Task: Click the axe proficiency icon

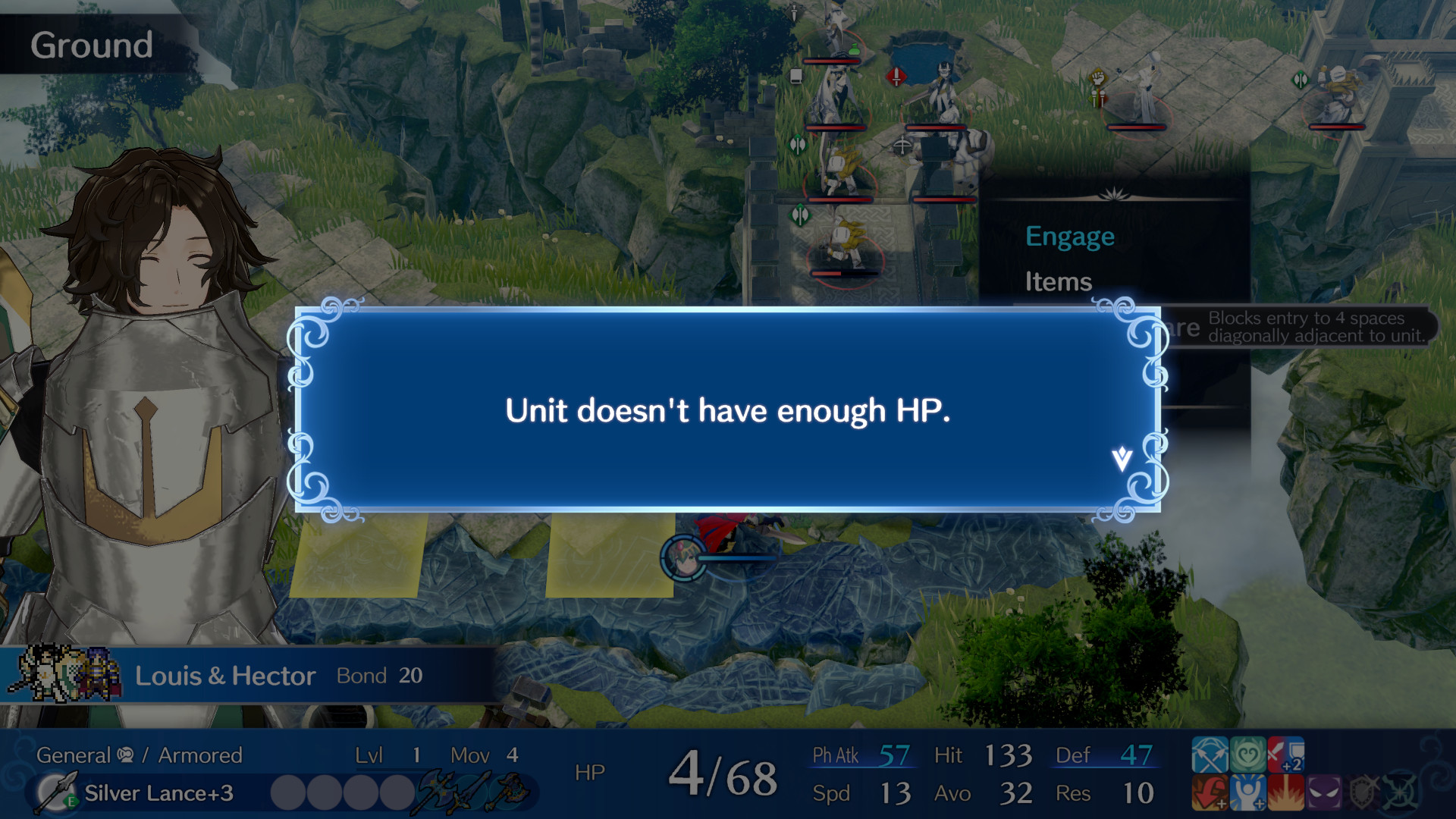Action: (436, 792)
